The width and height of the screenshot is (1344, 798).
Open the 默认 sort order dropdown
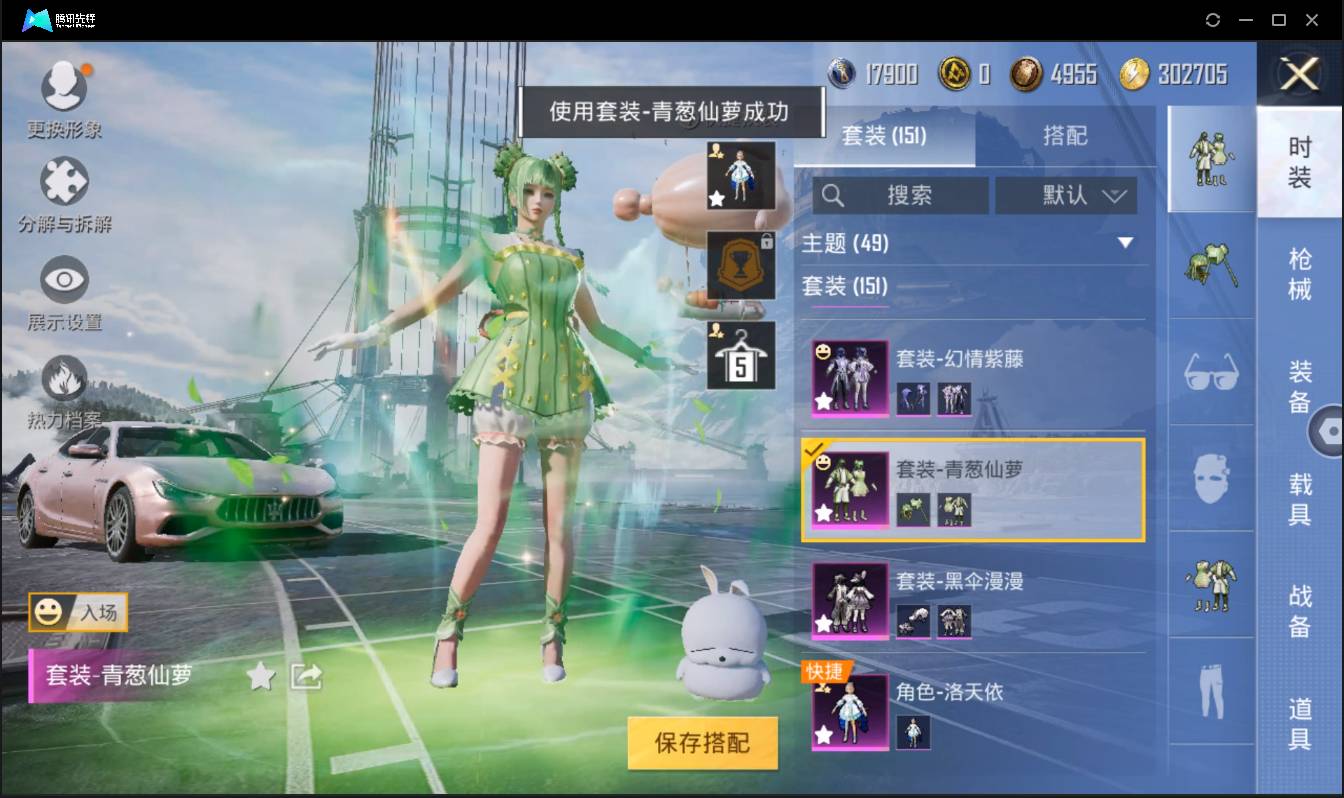point(1066,195)
